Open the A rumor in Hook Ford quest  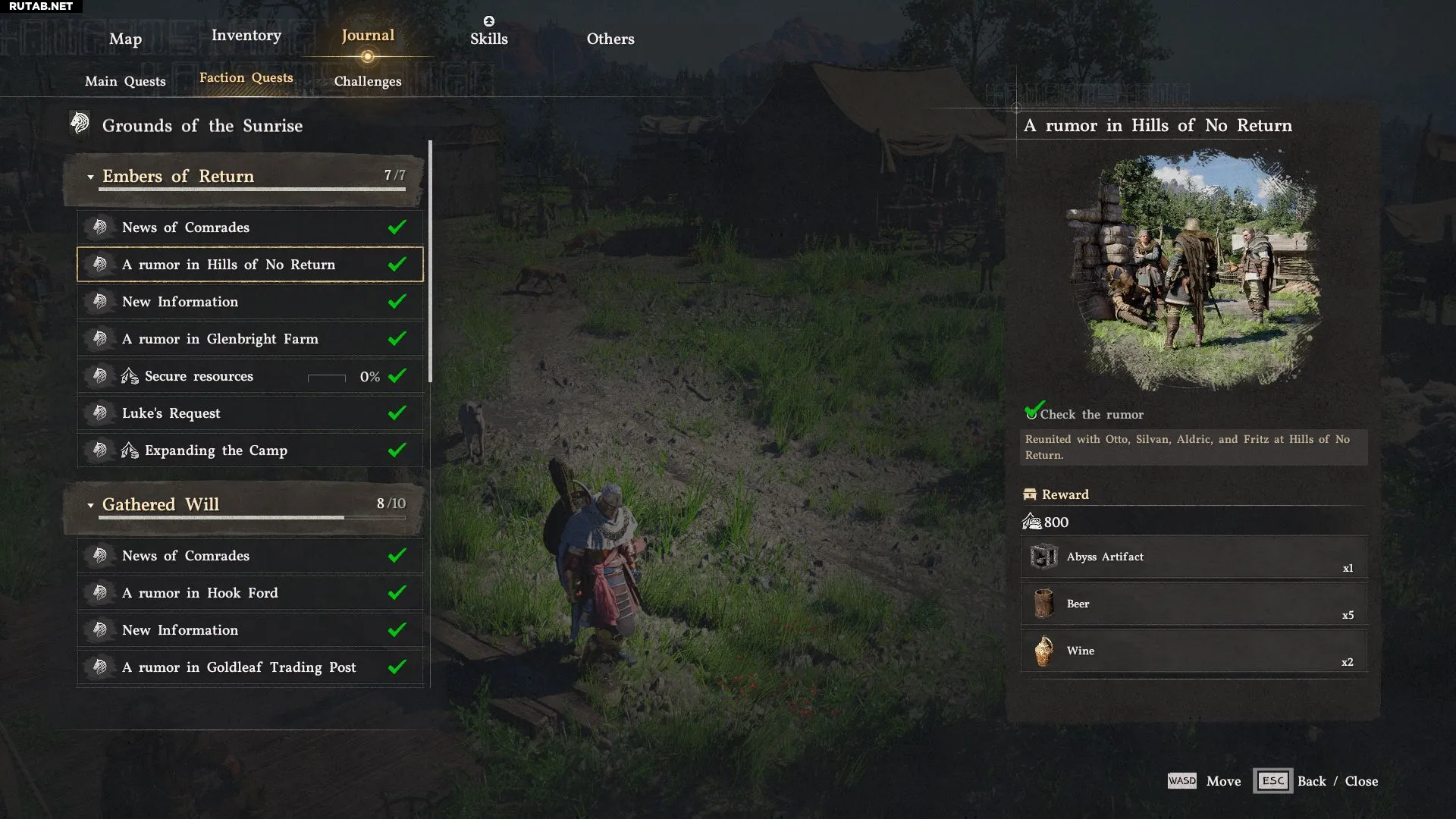click(x=250, y=593)
